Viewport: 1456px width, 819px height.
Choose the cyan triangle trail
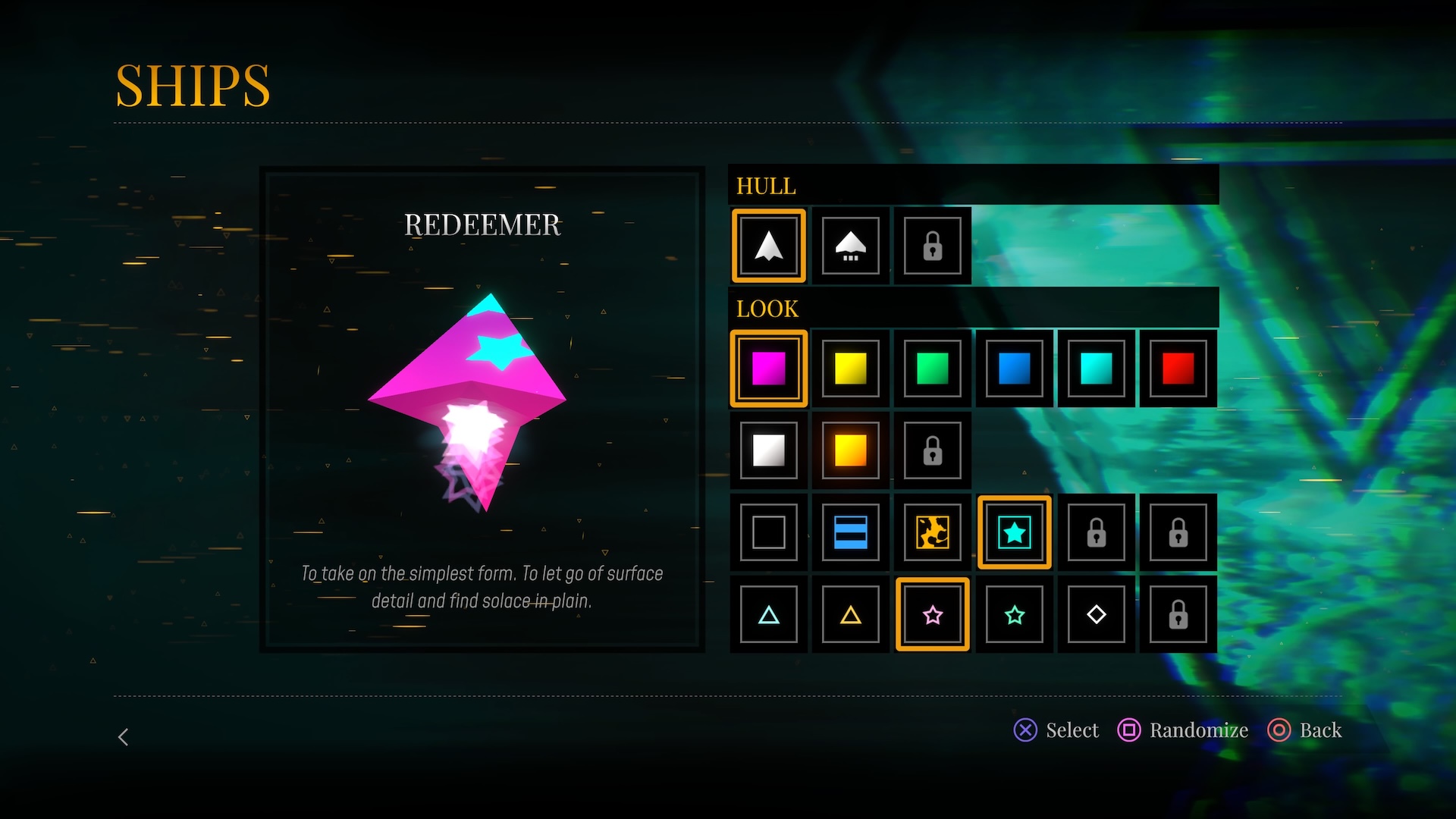pyautogui.click(x=768, y=614)
